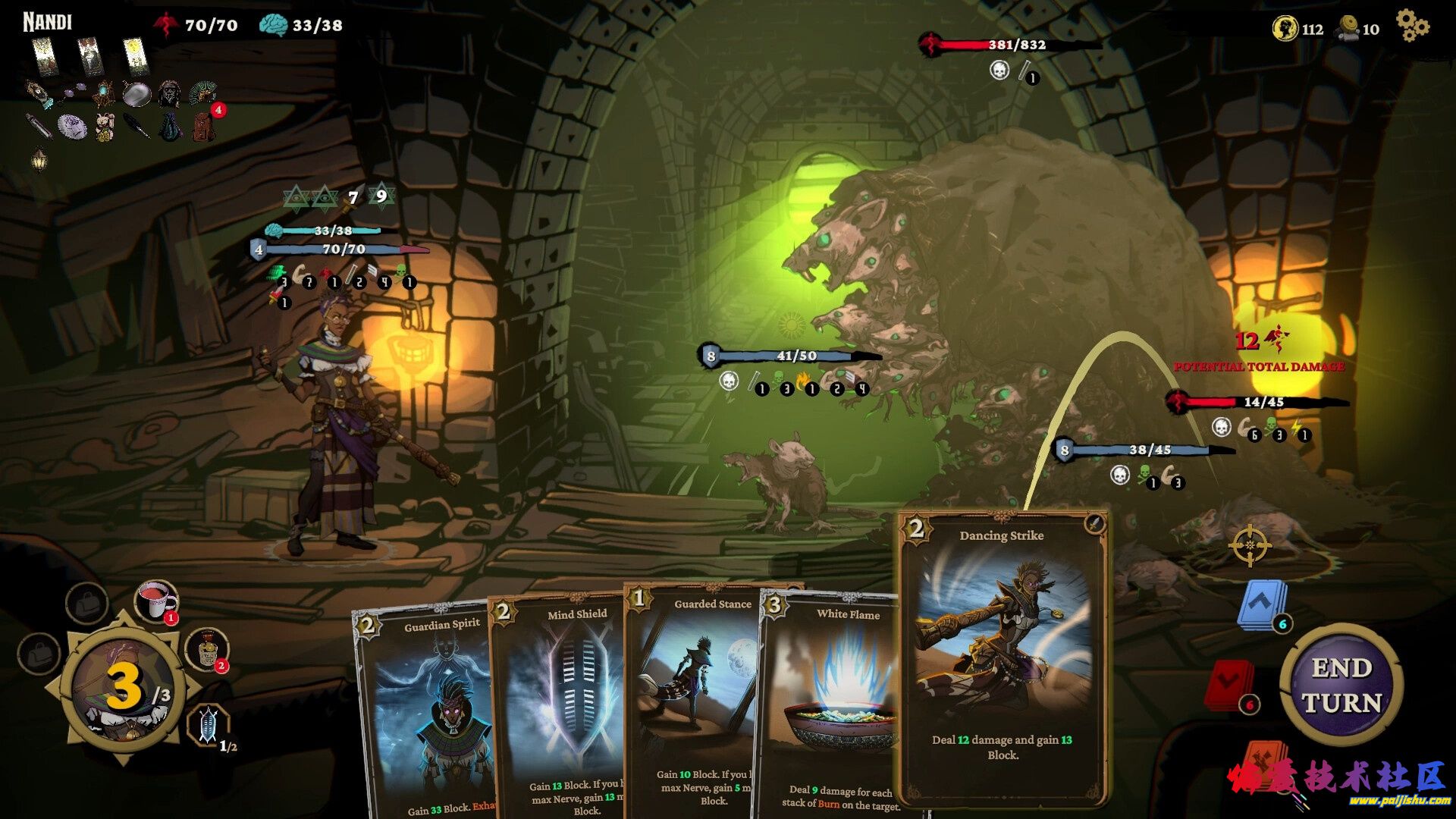This screenshot has width=1456, height=819.
Task: Inspect the sun tarot card
Action: tap(136, 55)
